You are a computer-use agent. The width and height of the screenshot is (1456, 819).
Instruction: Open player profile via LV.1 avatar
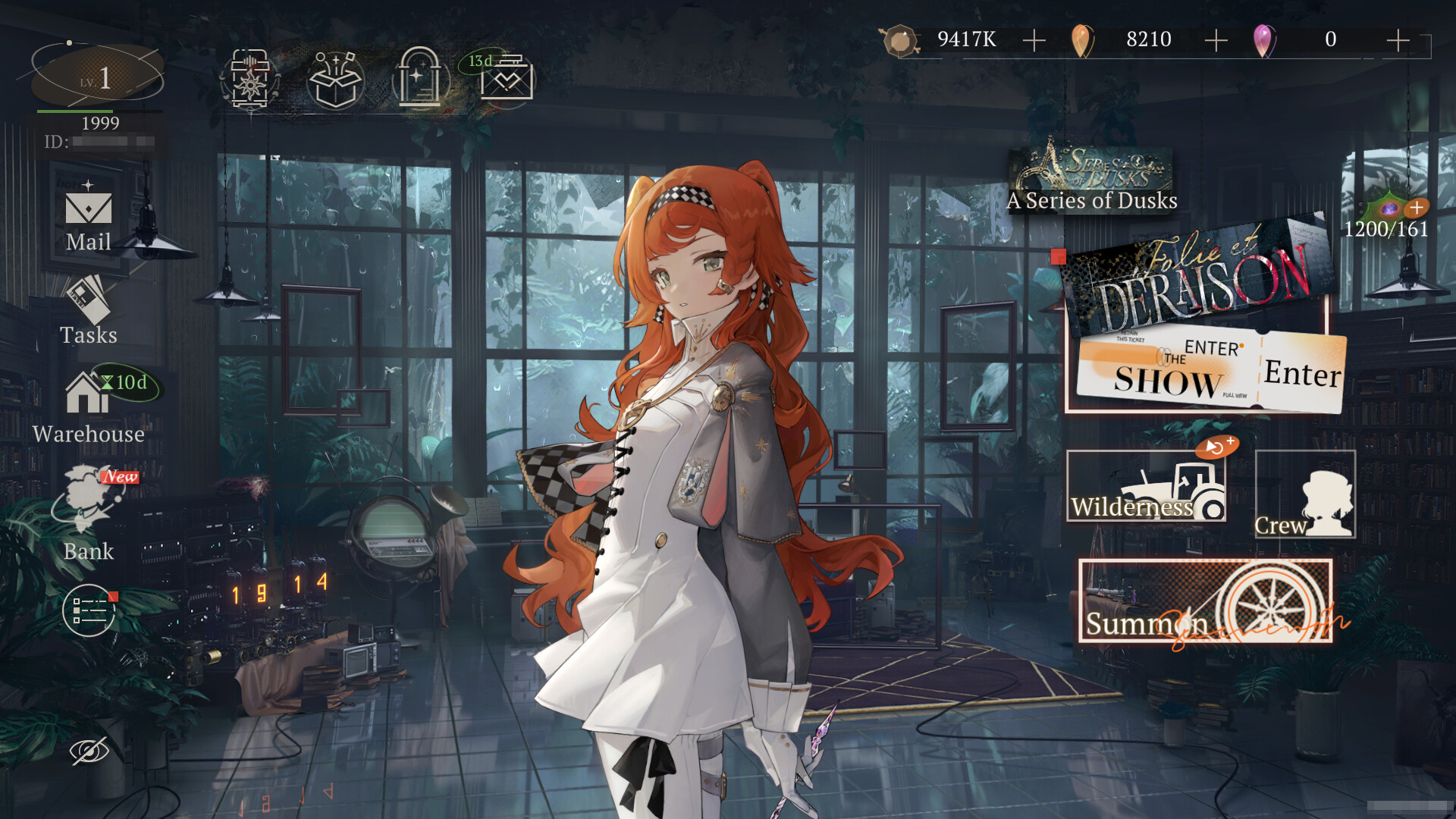pos(97,76)
